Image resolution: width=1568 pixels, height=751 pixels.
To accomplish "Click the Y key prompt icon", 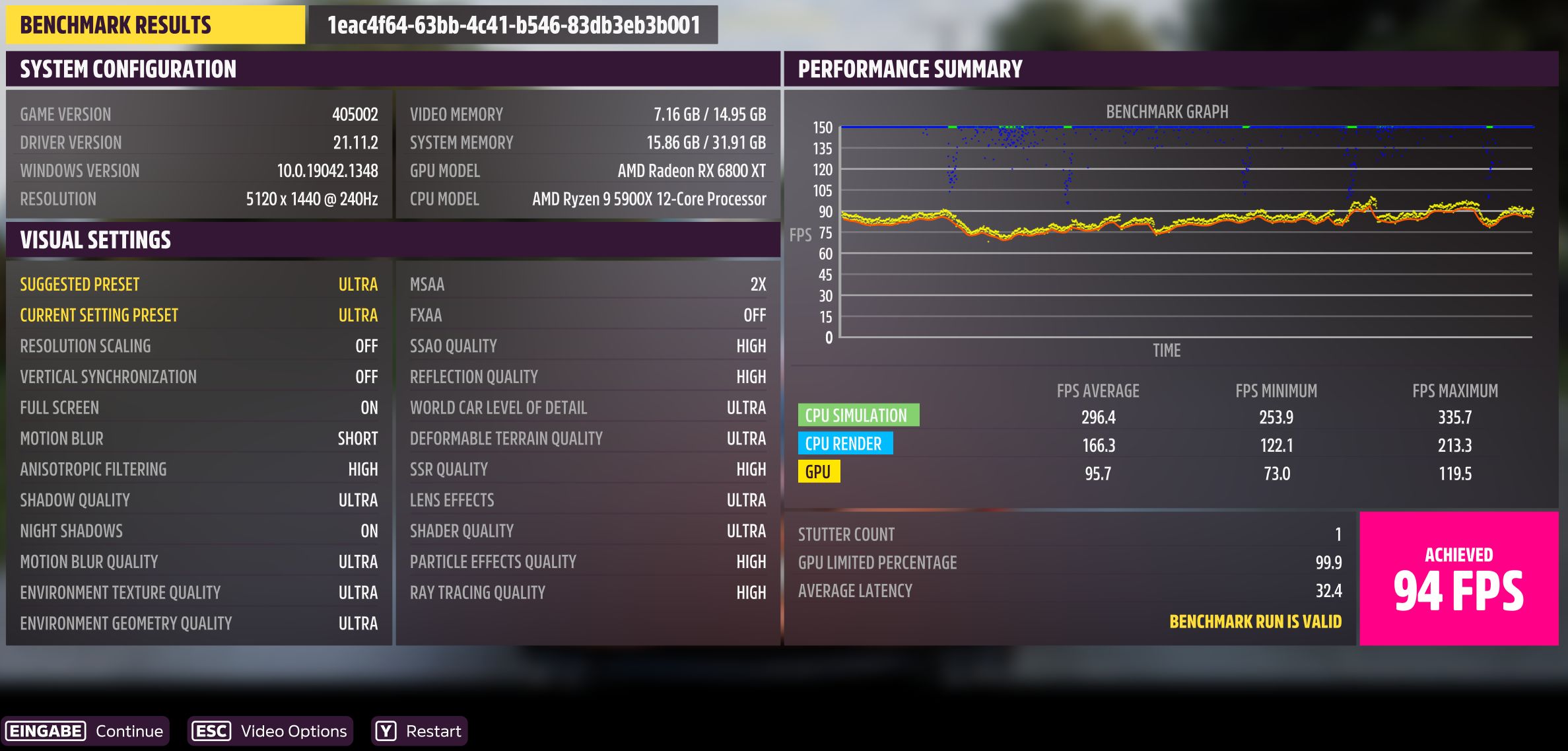I will 386,731.
